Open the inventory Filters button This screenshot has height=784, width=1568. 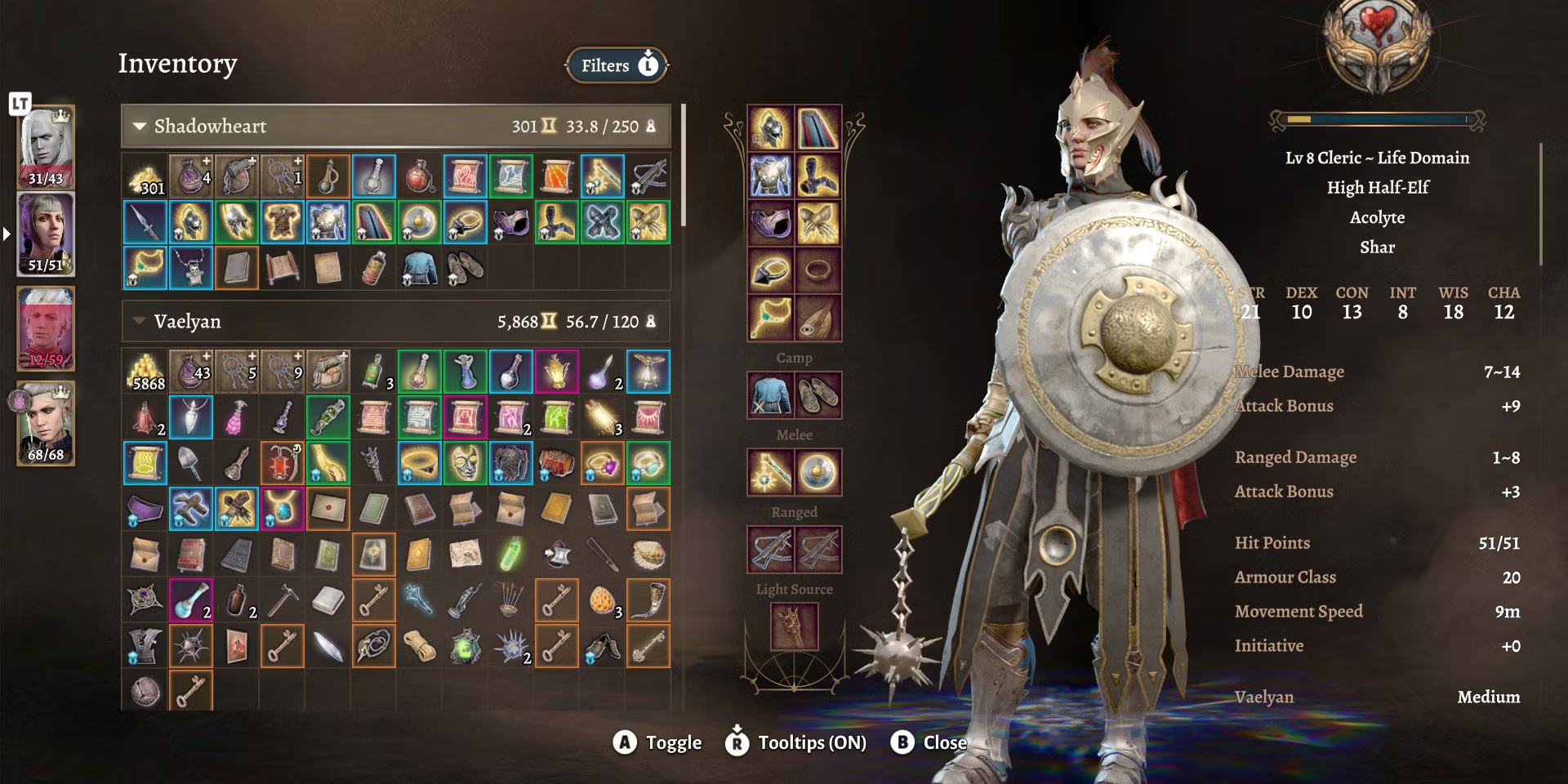(617, 65)
